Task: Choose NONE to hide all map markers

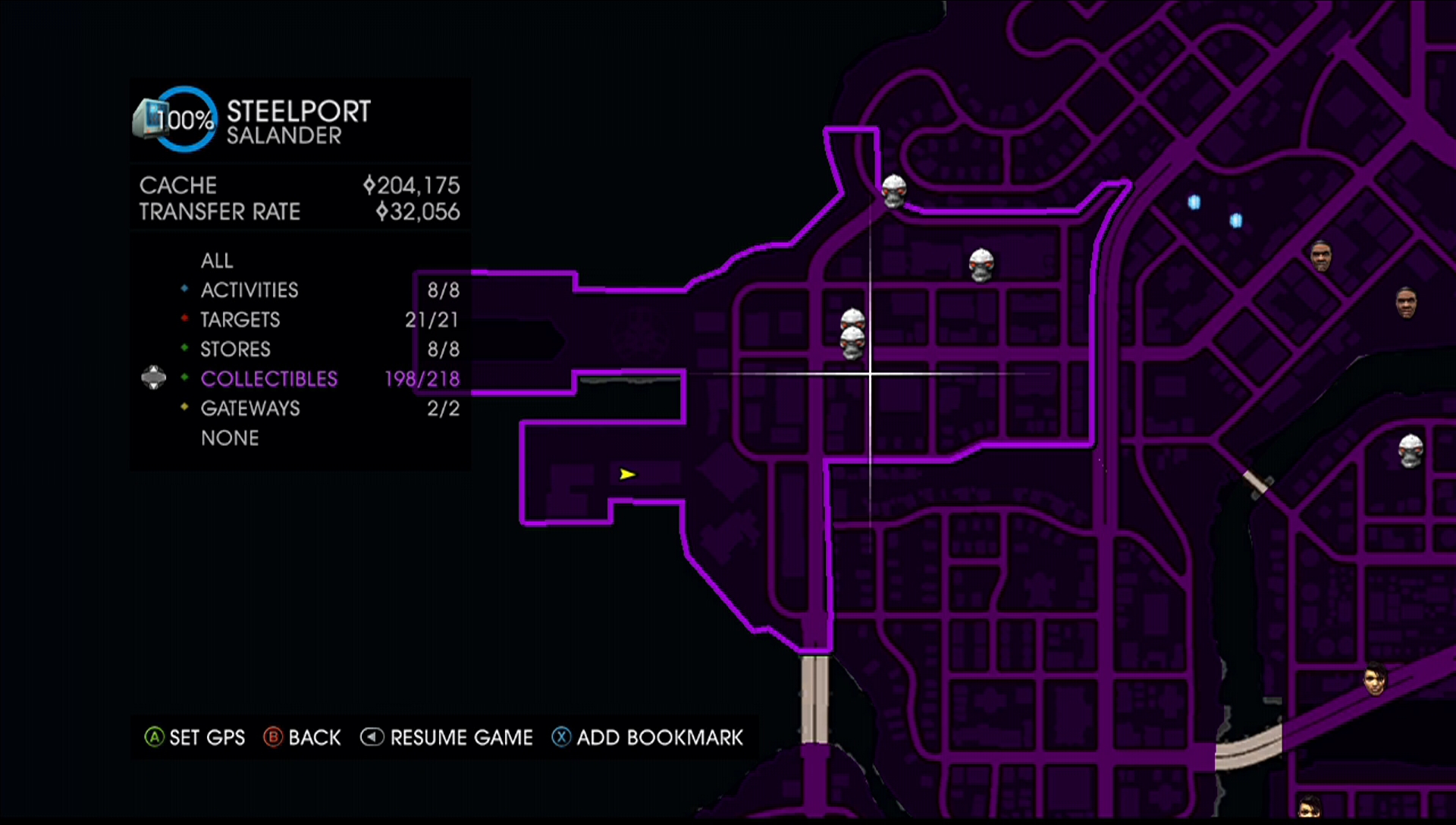Action: (229, 438)
